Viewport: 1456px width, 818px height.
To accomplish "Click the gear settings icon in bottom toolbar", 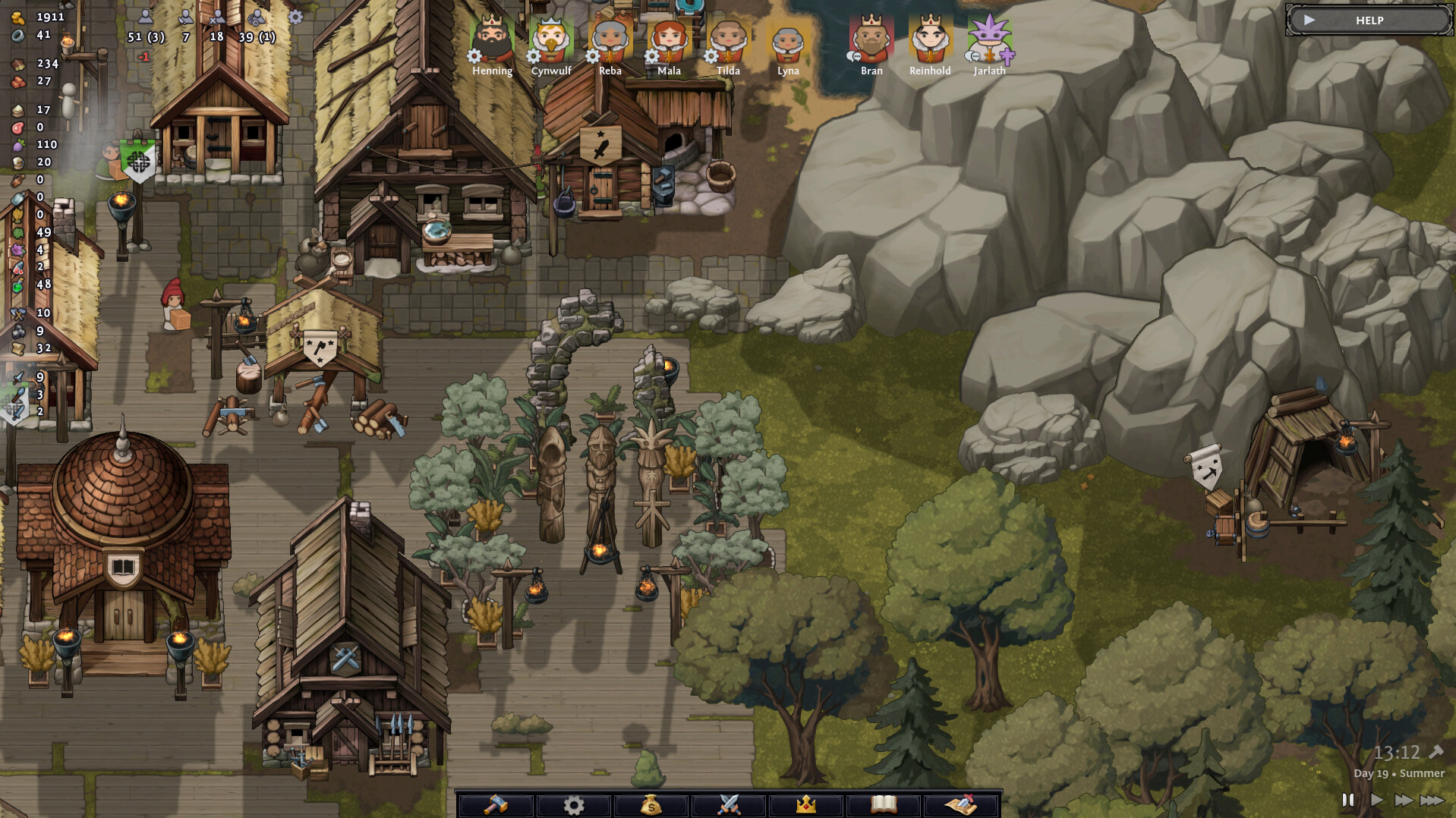I will (575, 806).
